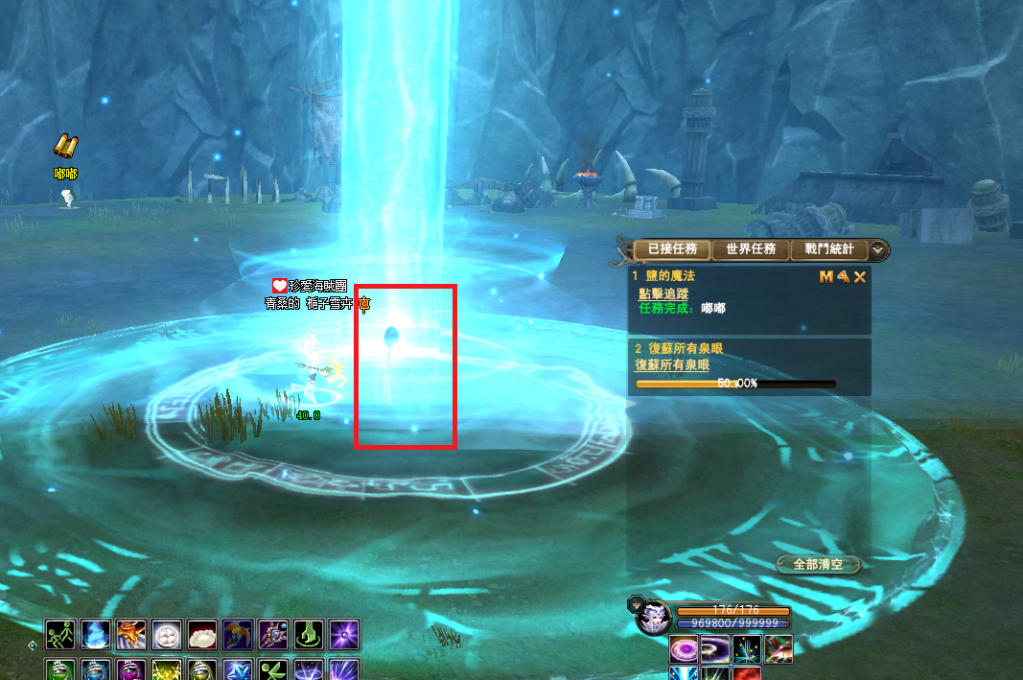Click the M map icon on quest 1

tap(826, 276)
